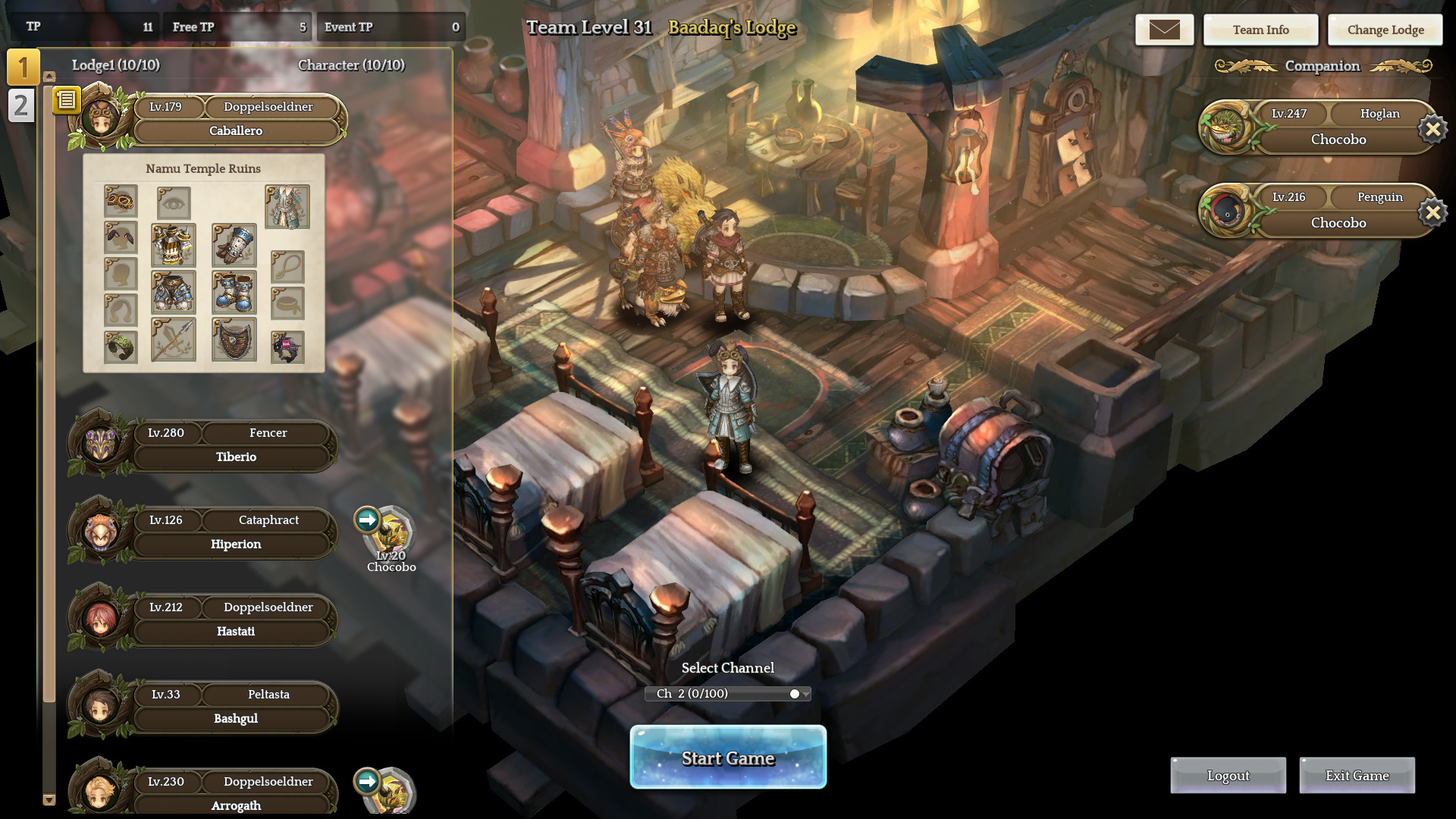Viewport: 1456px width, 819px height.
Task: Log out of the account
Action: click(1228, 775)
